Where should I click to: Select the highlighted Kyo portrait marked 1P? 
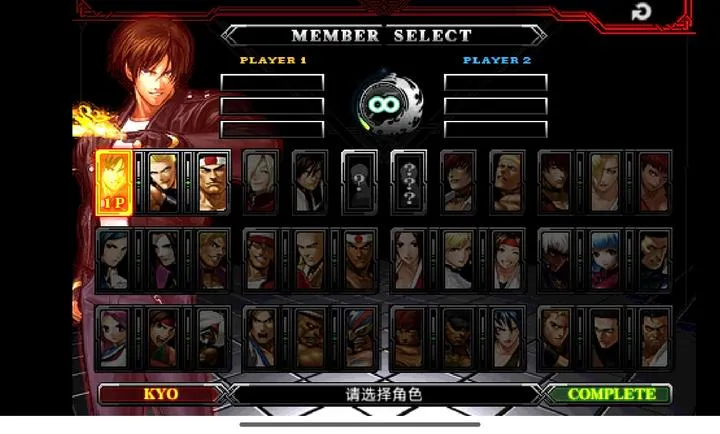tap(114, 181)
